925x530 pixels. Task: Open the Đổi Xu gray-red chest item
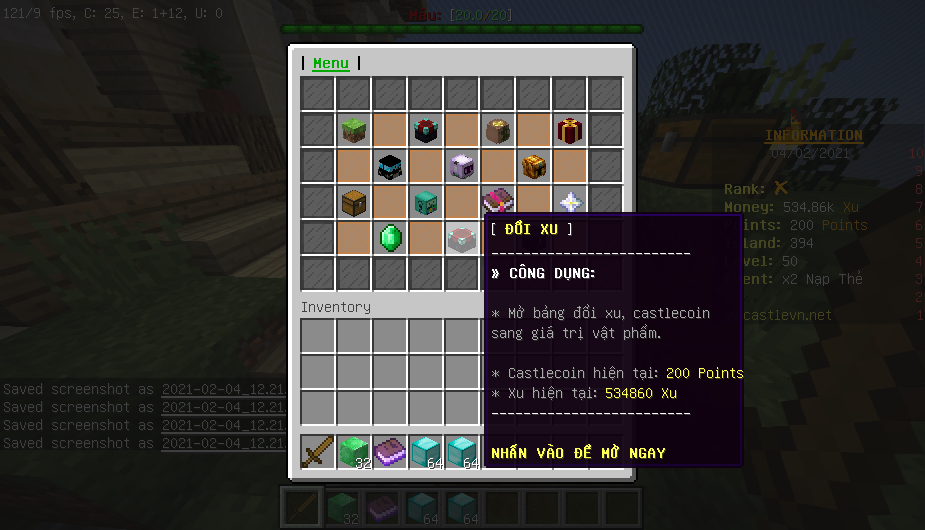pyautogui.click(x=462, y=238)
